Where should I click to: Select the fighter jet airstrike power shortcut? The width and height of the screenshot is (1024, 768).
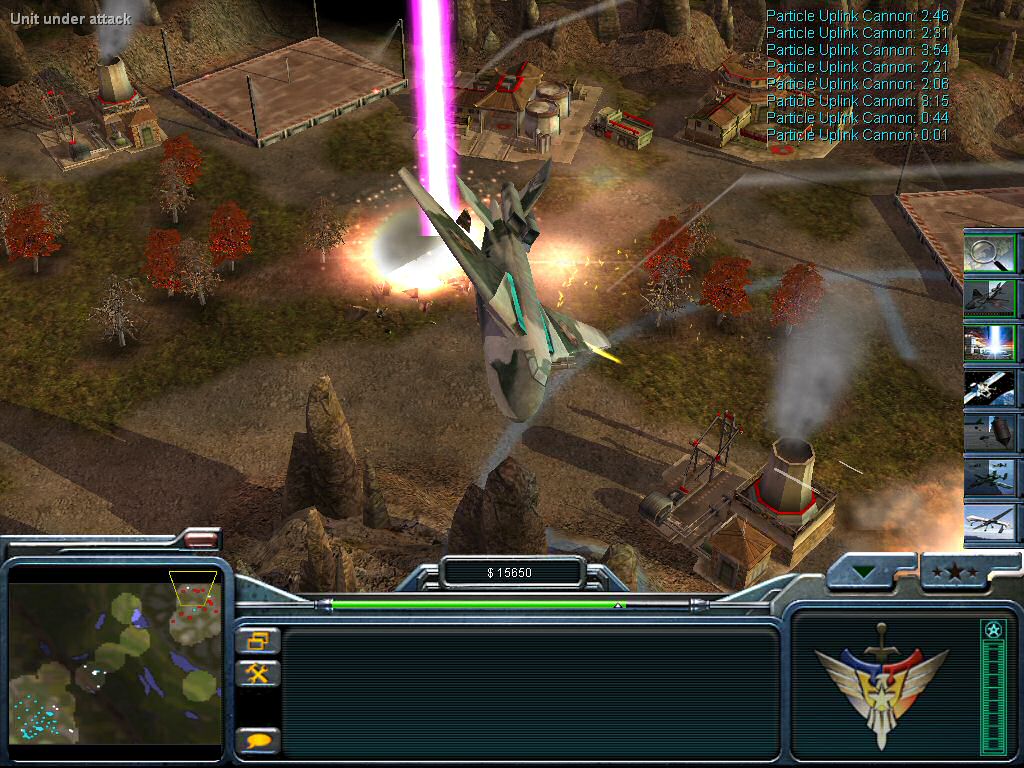click(990, 297)
